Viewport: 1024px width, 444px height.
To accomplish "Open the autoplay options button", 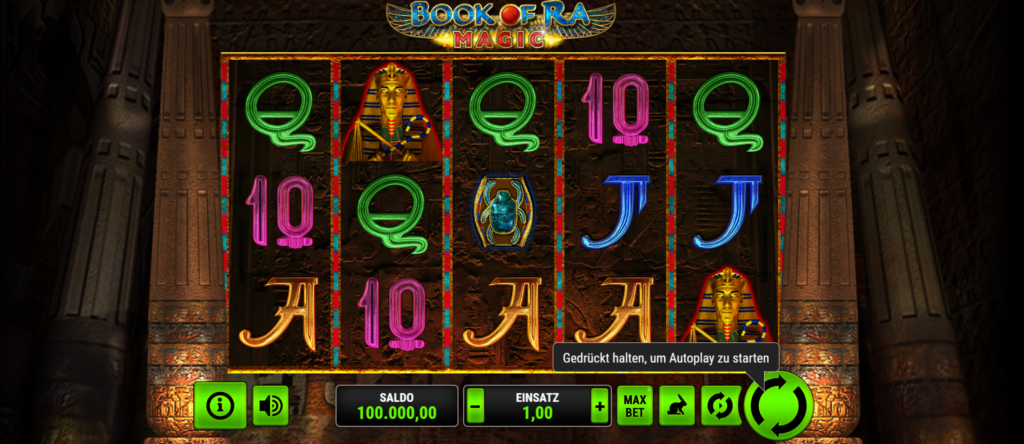I will click(x=720, y=406).
